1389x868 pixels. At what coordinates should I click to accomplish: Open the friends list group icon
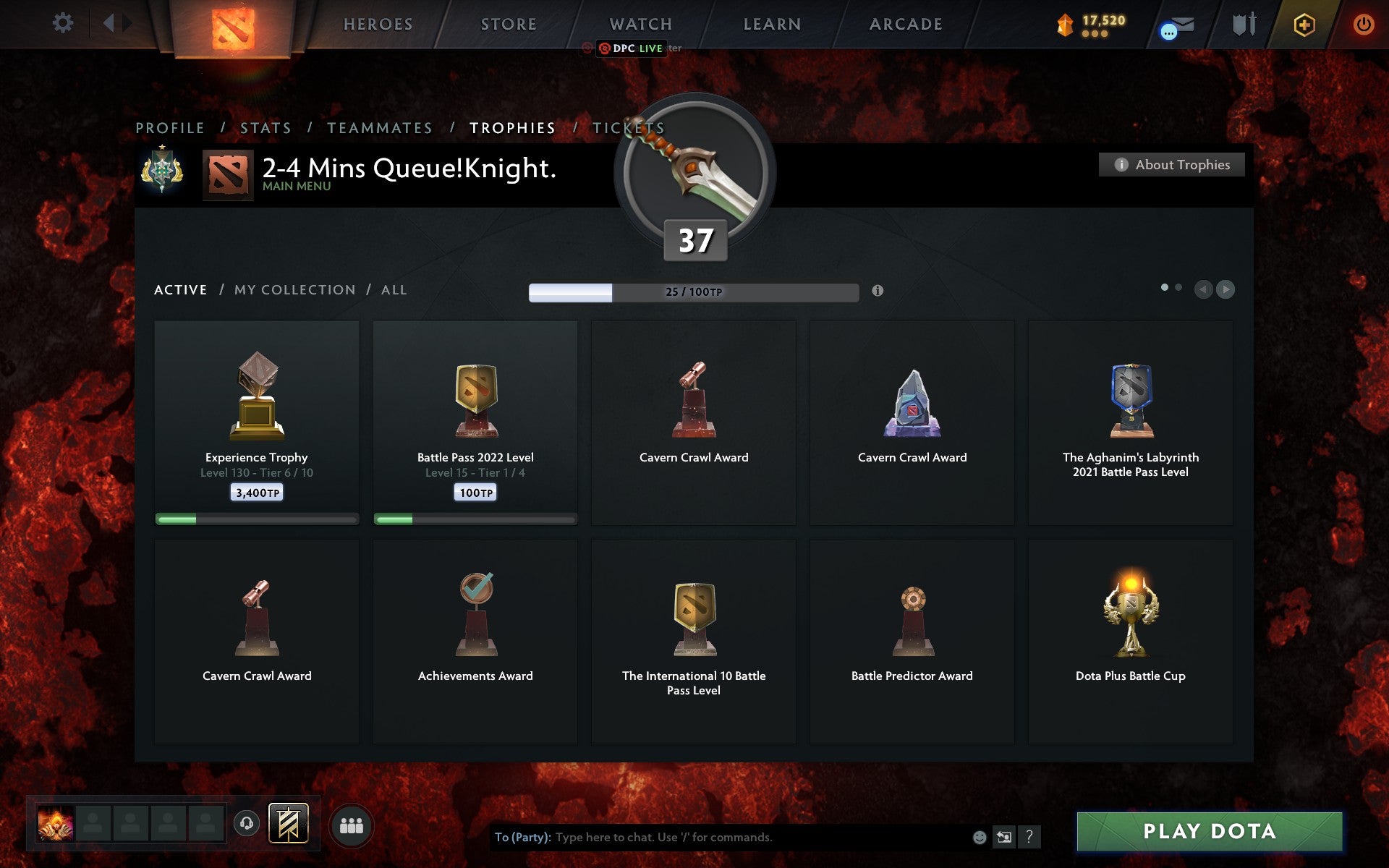[x=352, y=825]
